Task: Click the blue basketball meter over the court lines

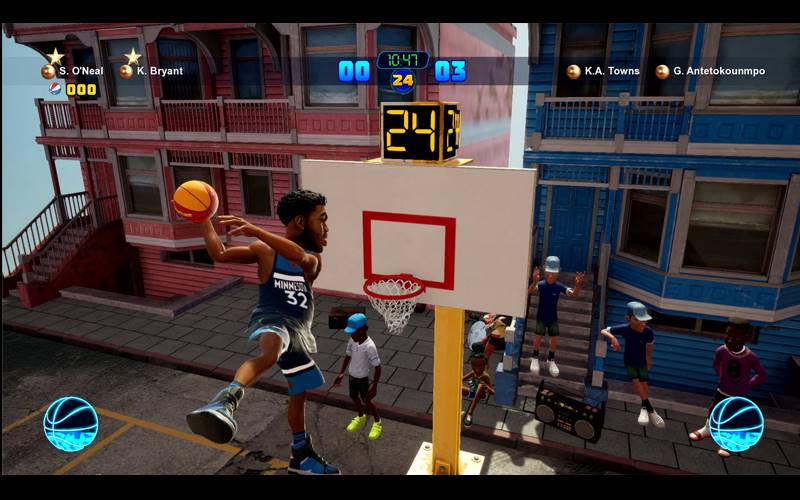Action: (x=71, y=424)
